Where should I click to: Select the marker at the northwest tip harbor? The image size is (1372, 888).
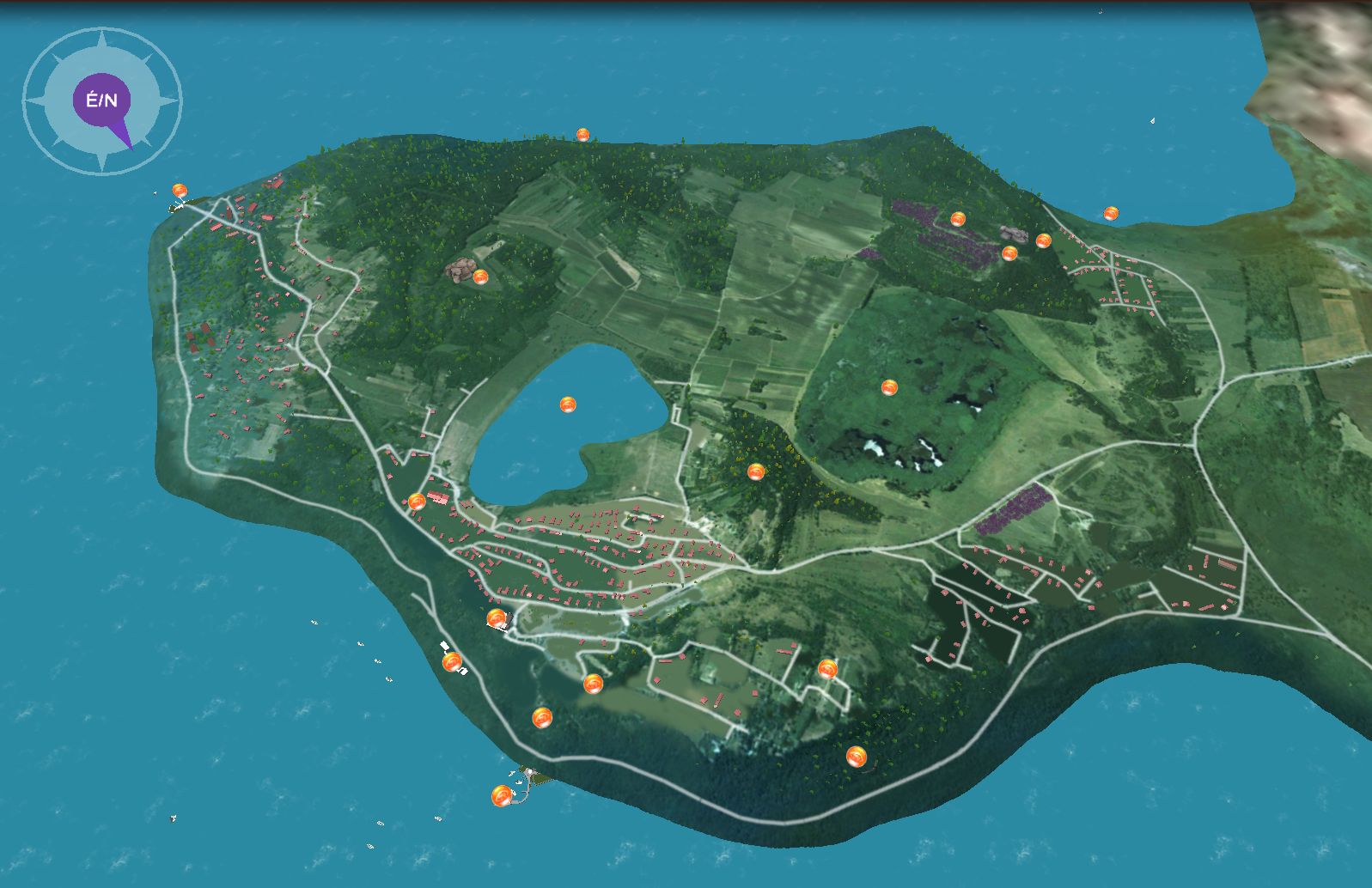(180, 190)
